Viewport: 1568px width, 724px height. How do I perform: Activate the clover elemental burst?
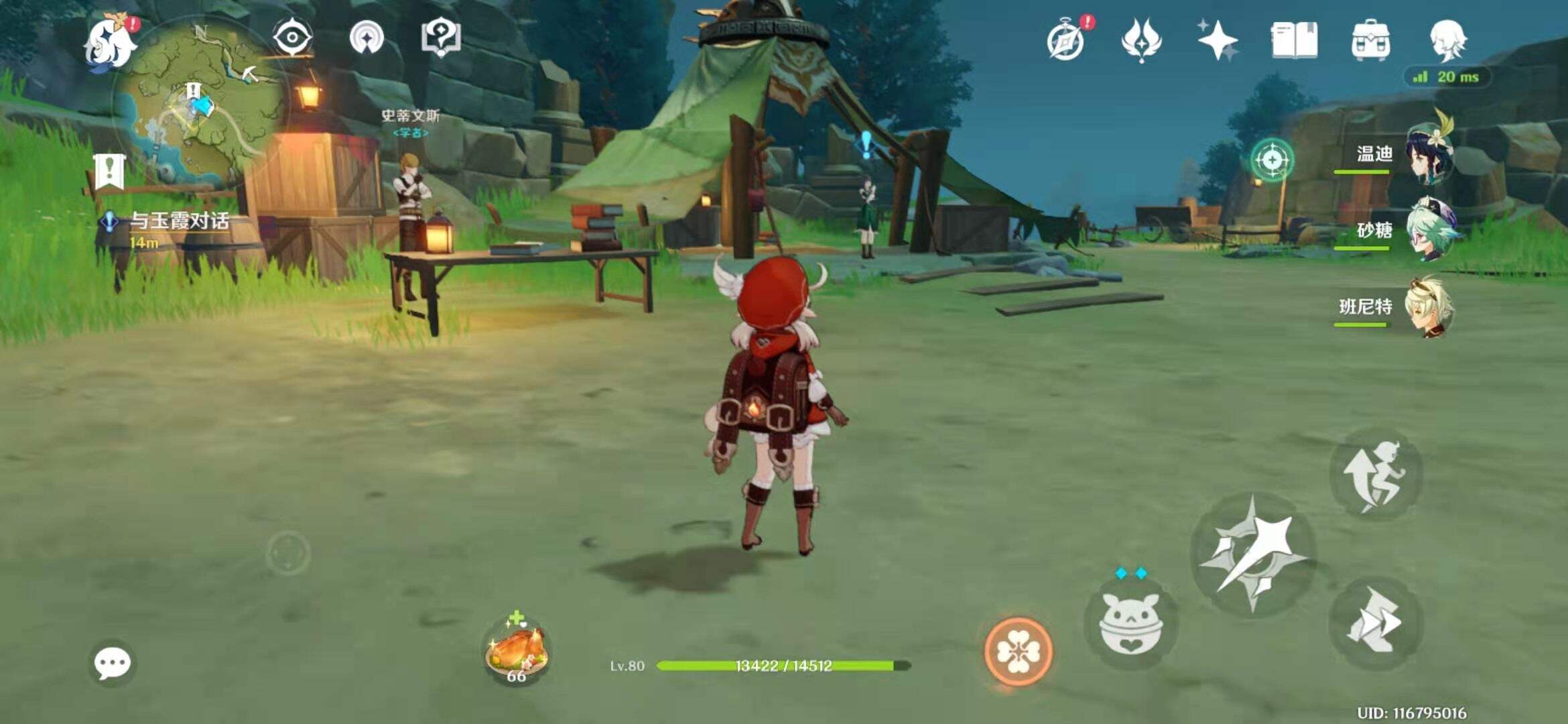(1018, 652)
